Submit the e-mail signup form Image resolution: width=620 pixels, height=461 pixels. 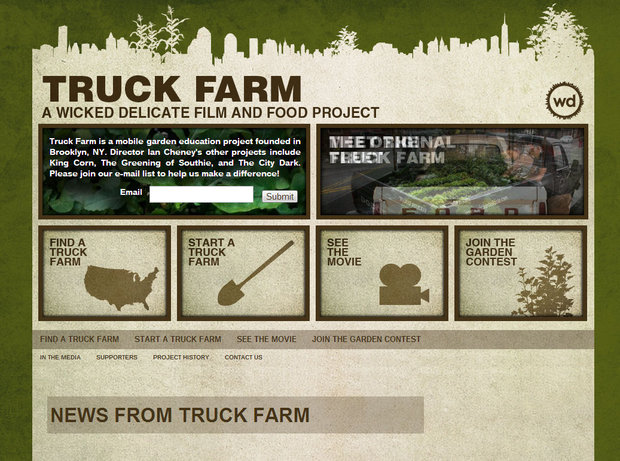point(280,196)
